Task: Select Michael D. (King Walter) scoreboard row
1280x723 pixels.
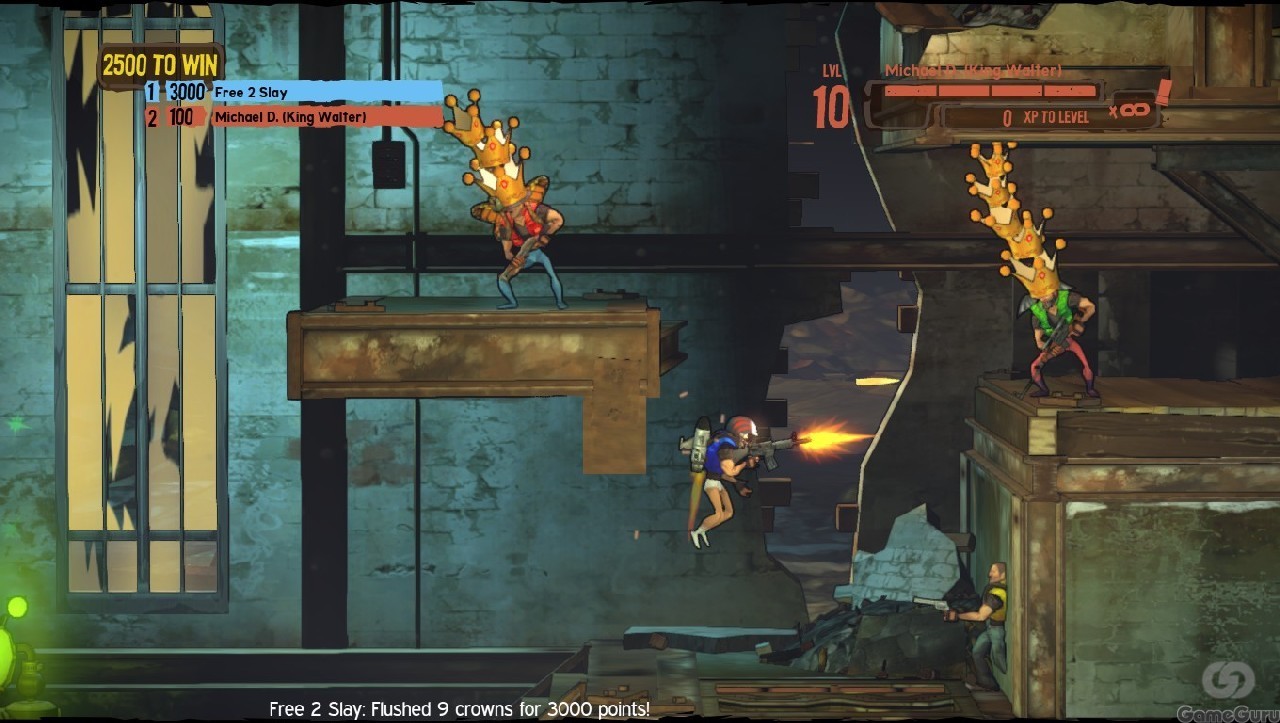Action: [294, 117]
